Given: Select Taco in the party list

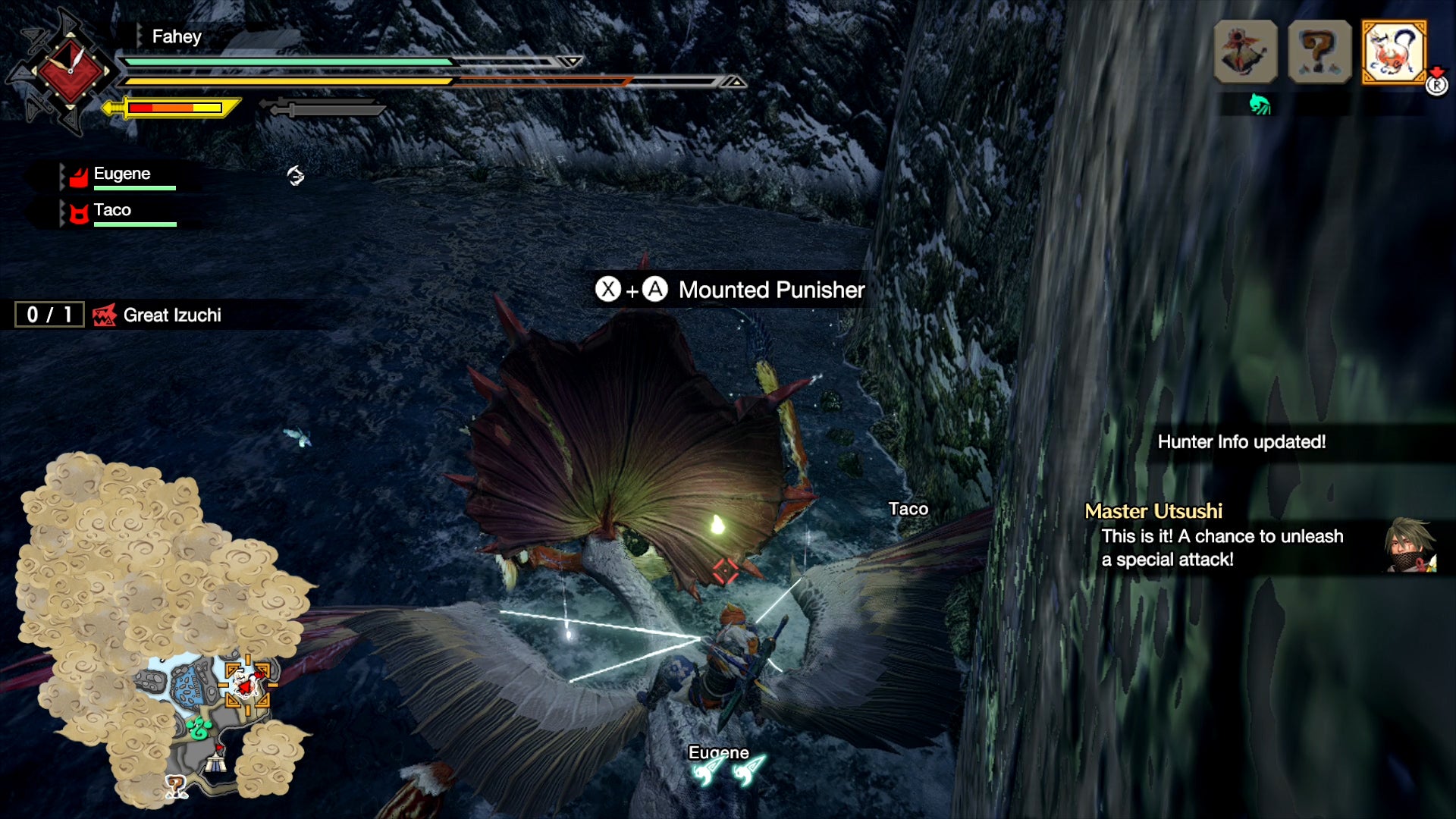Looking at the screenshot, I should coord(112,212).
